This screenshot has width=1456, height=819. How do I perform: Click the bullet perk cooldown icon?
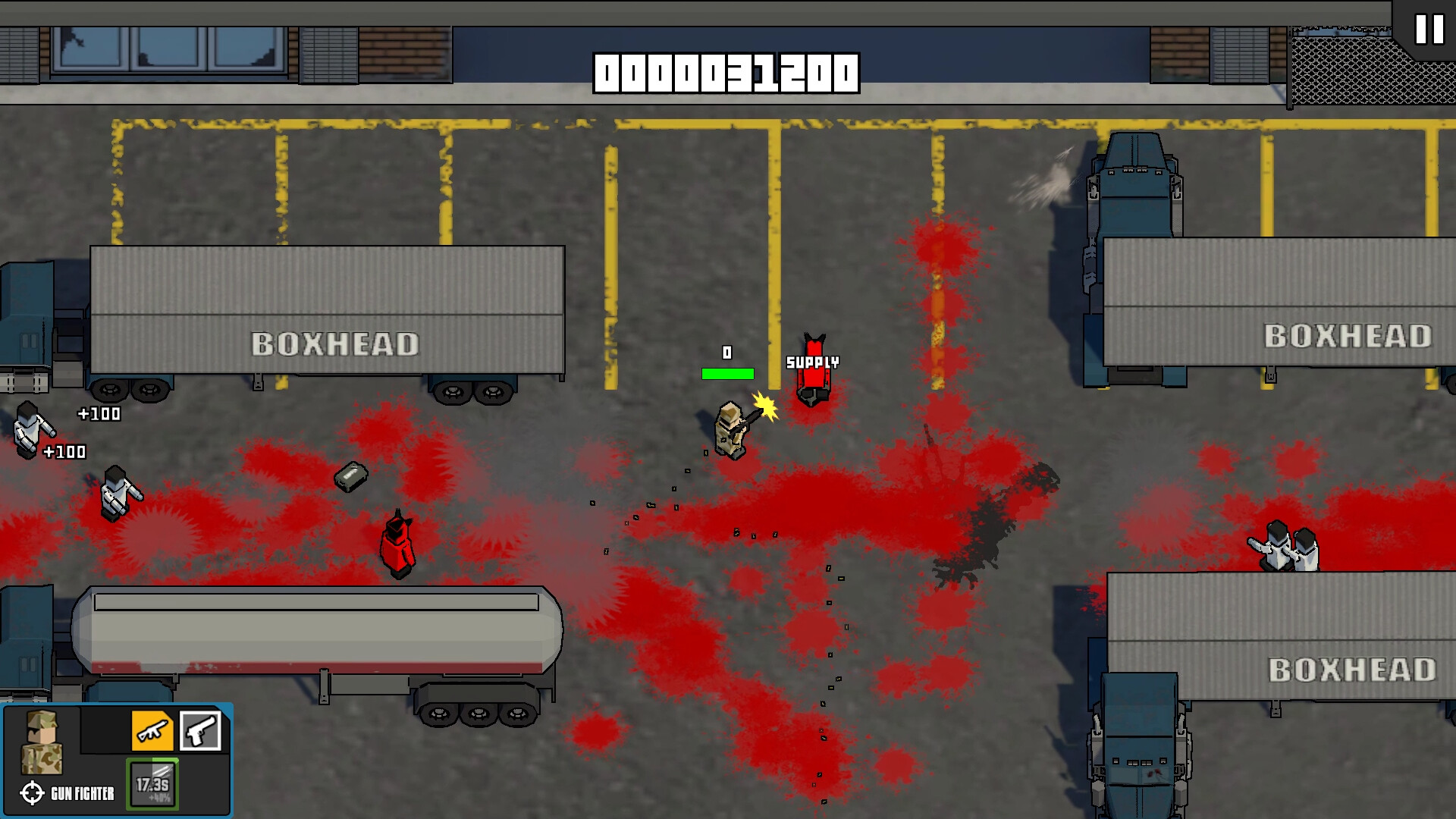[x=153, y=784]
